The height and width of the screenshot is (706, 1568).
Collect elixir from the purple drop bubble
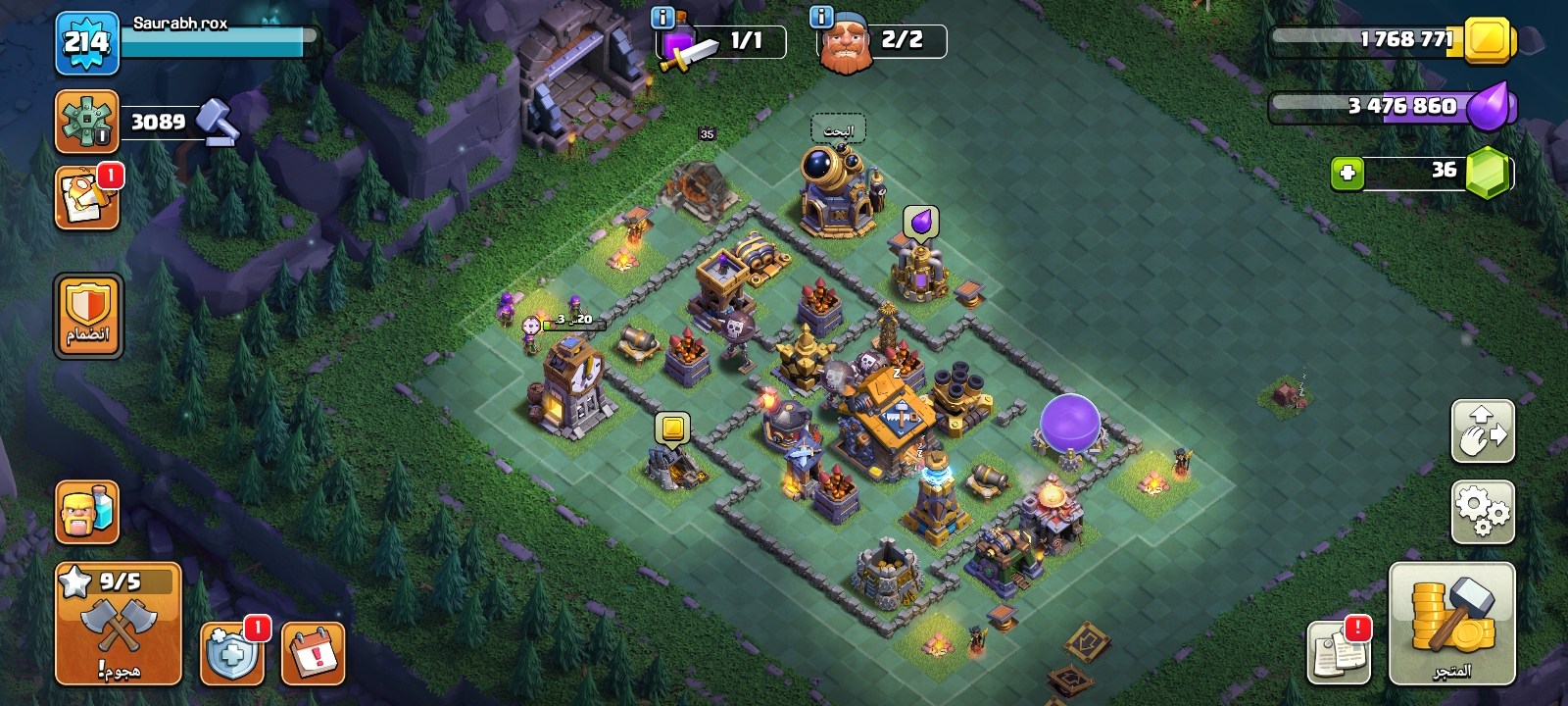click(x=921, y=223)
